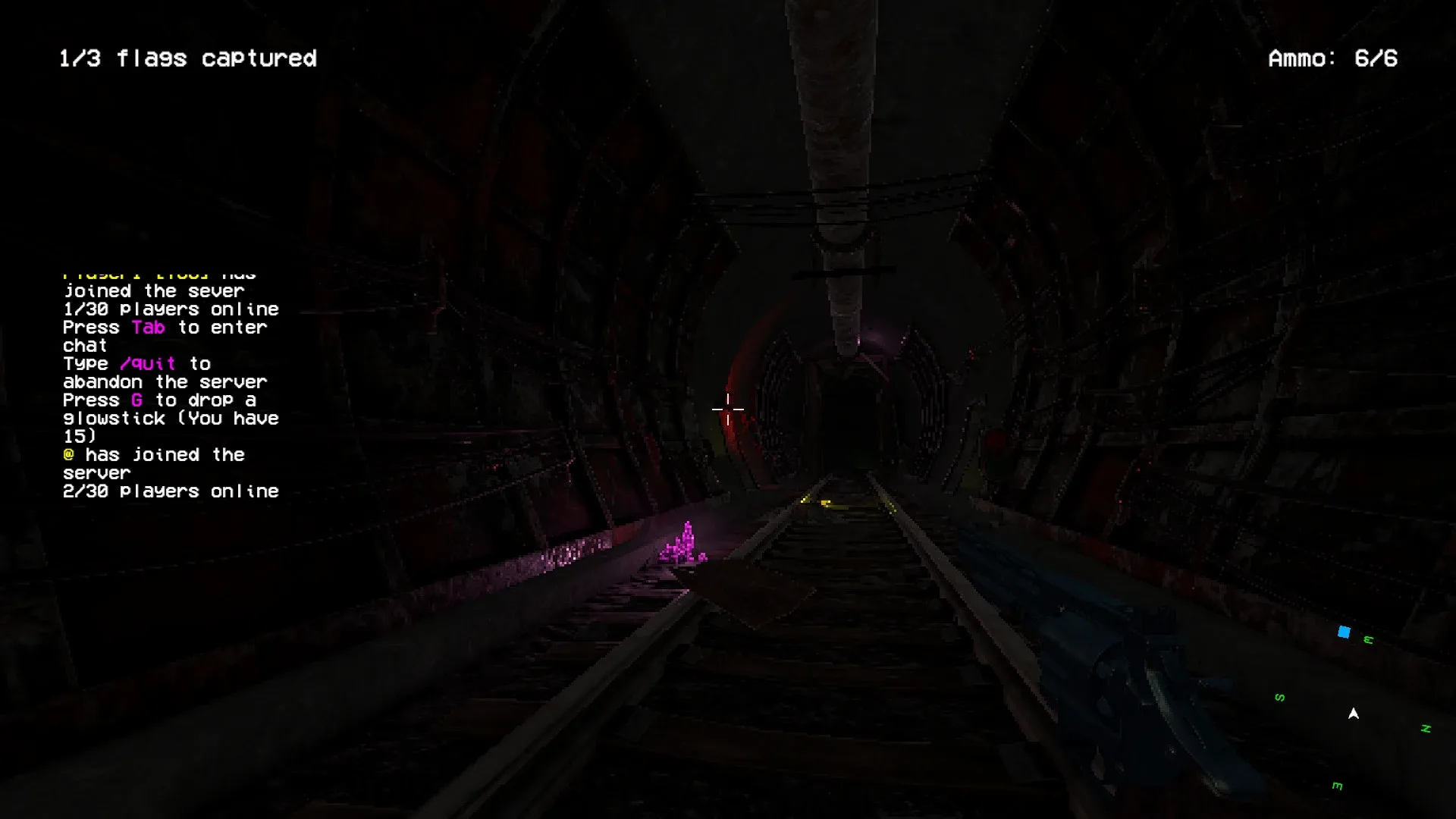Click the green S compass letter
The height and width of the screenshot is (819, 1456).
coord(1279,695)
